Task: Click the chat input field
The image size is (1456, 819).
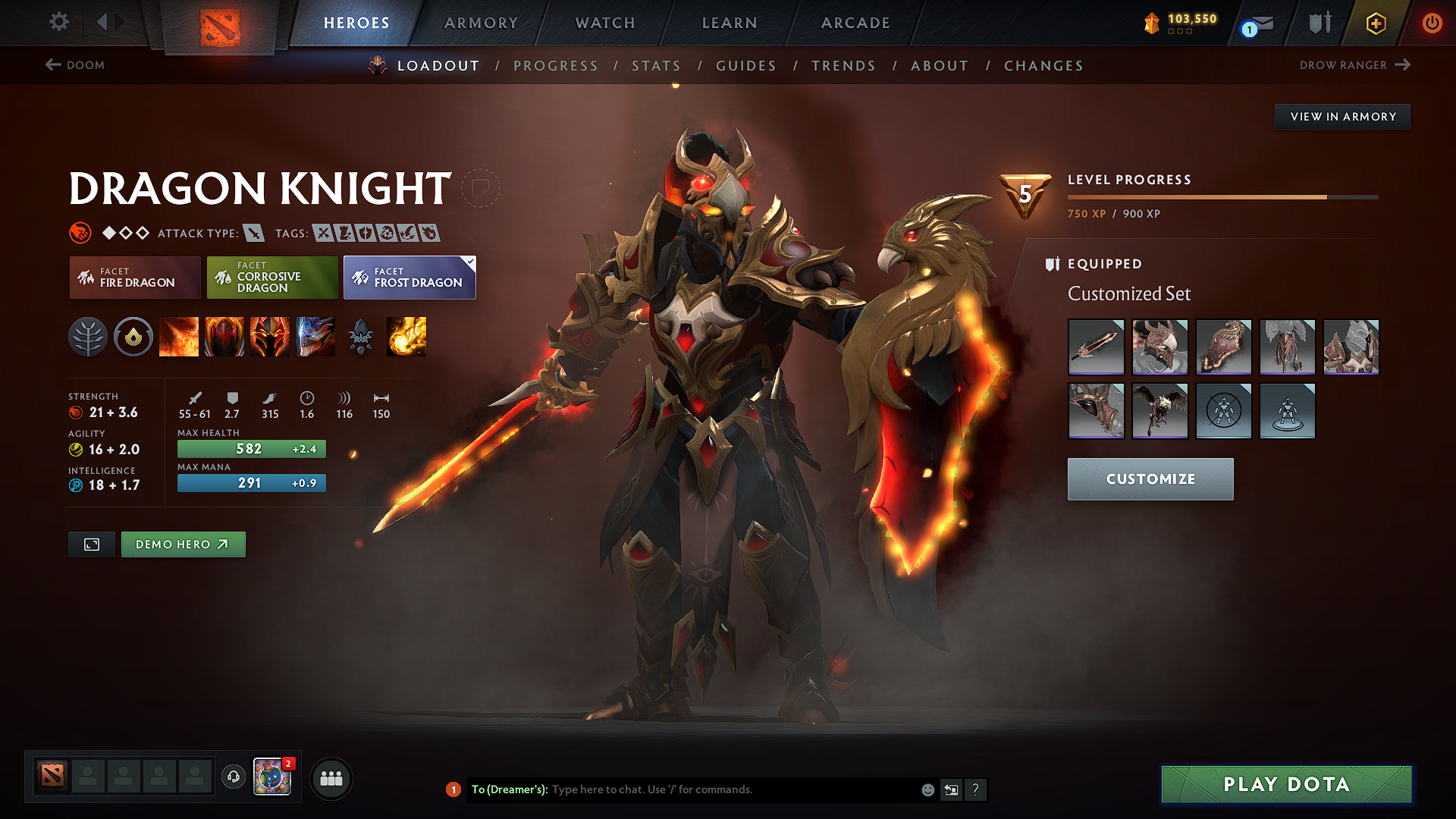Action: (x=720, y=789)
